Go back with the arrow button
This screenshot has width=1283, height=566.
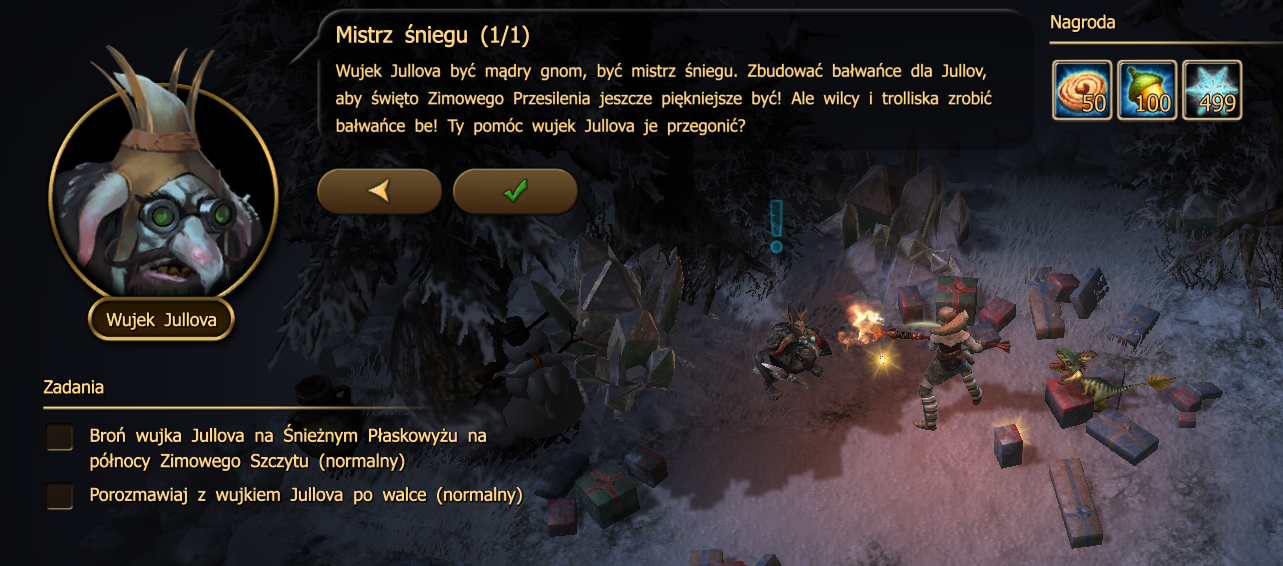pyautogui.click(x=379, y=191)
